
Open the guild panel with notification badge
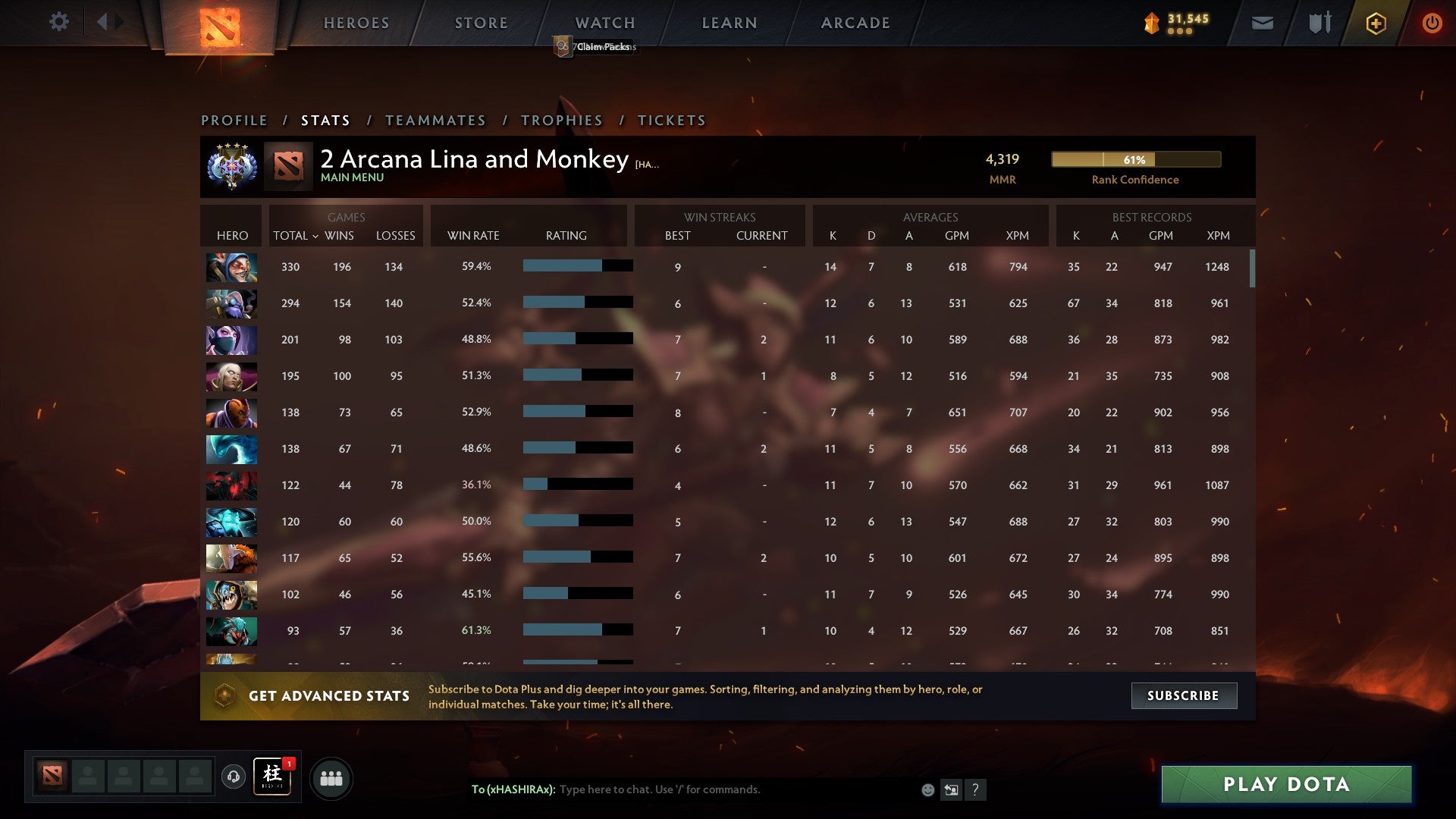click(273, 777)
